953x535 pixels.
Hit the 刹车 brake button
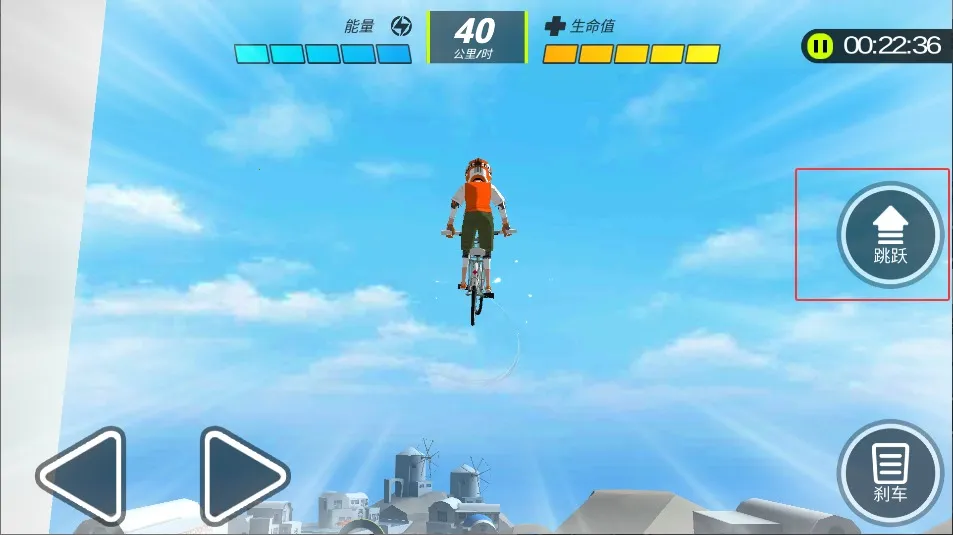point(889,473)
